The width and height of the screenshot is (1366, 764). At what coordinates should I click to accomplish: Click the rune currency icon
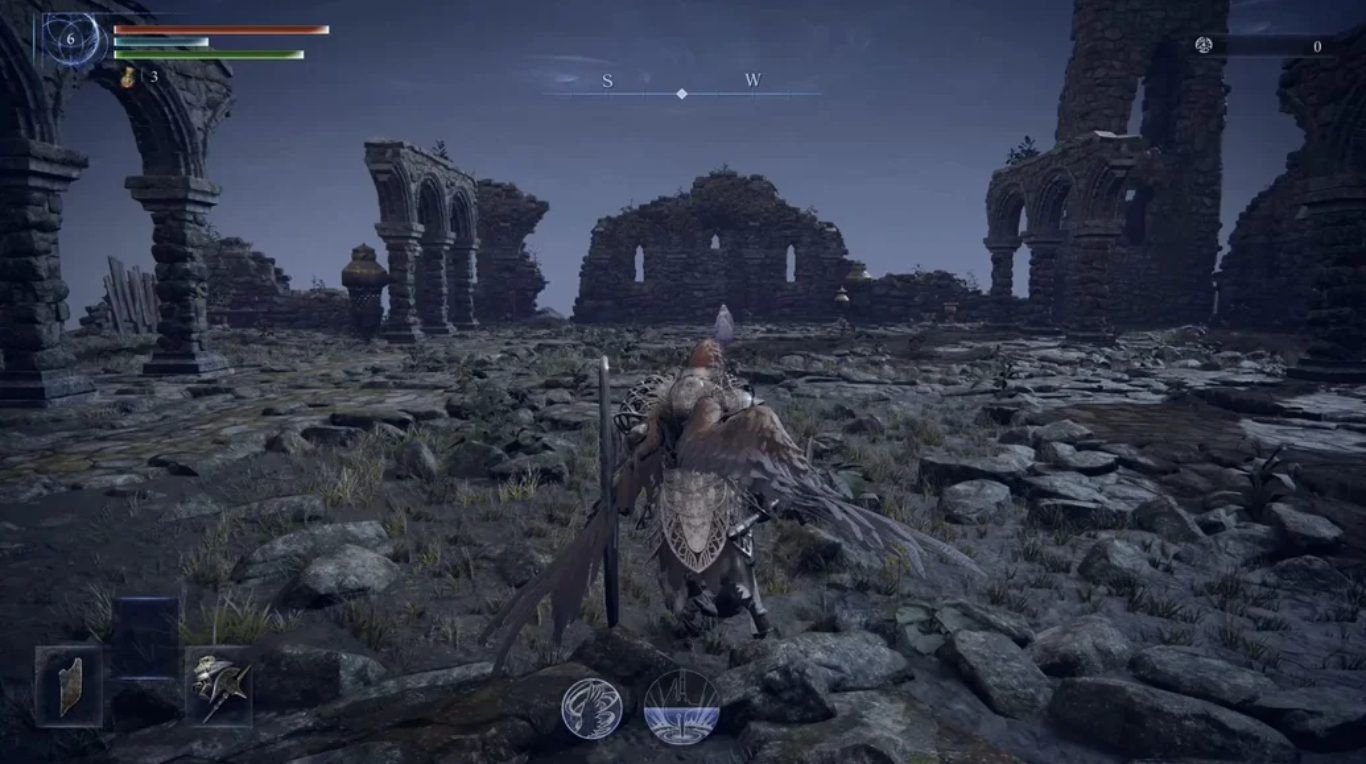[x=1204, y=46]
